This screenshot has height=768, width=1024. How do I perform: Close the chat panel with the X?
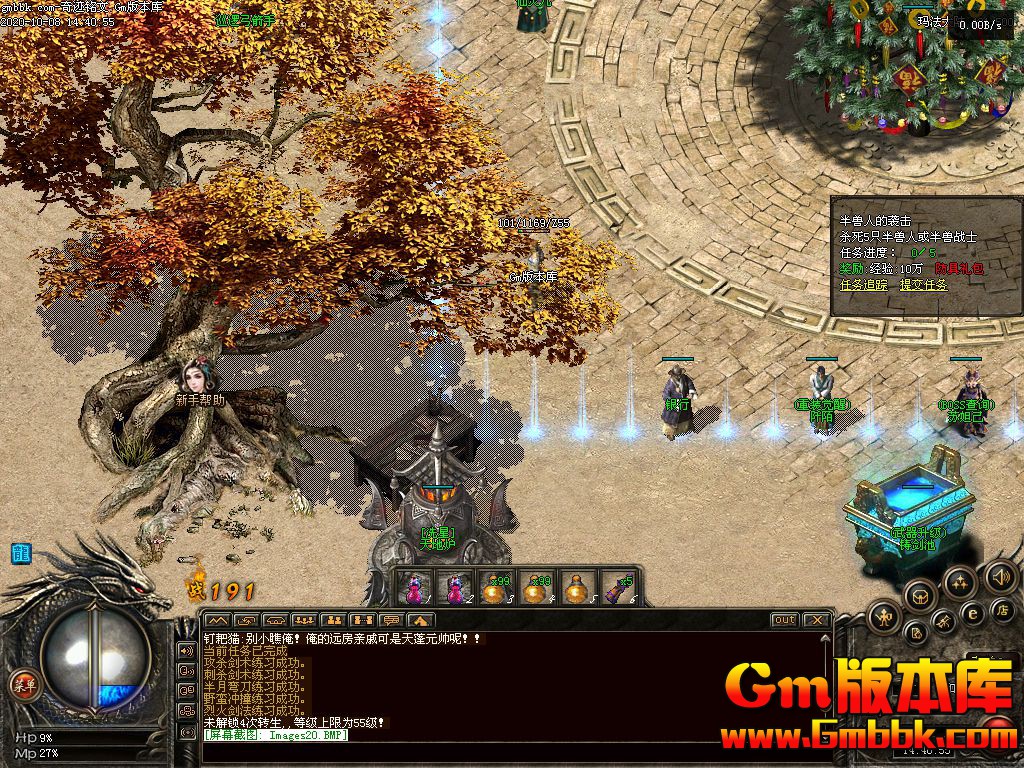[x=816, y=620]
